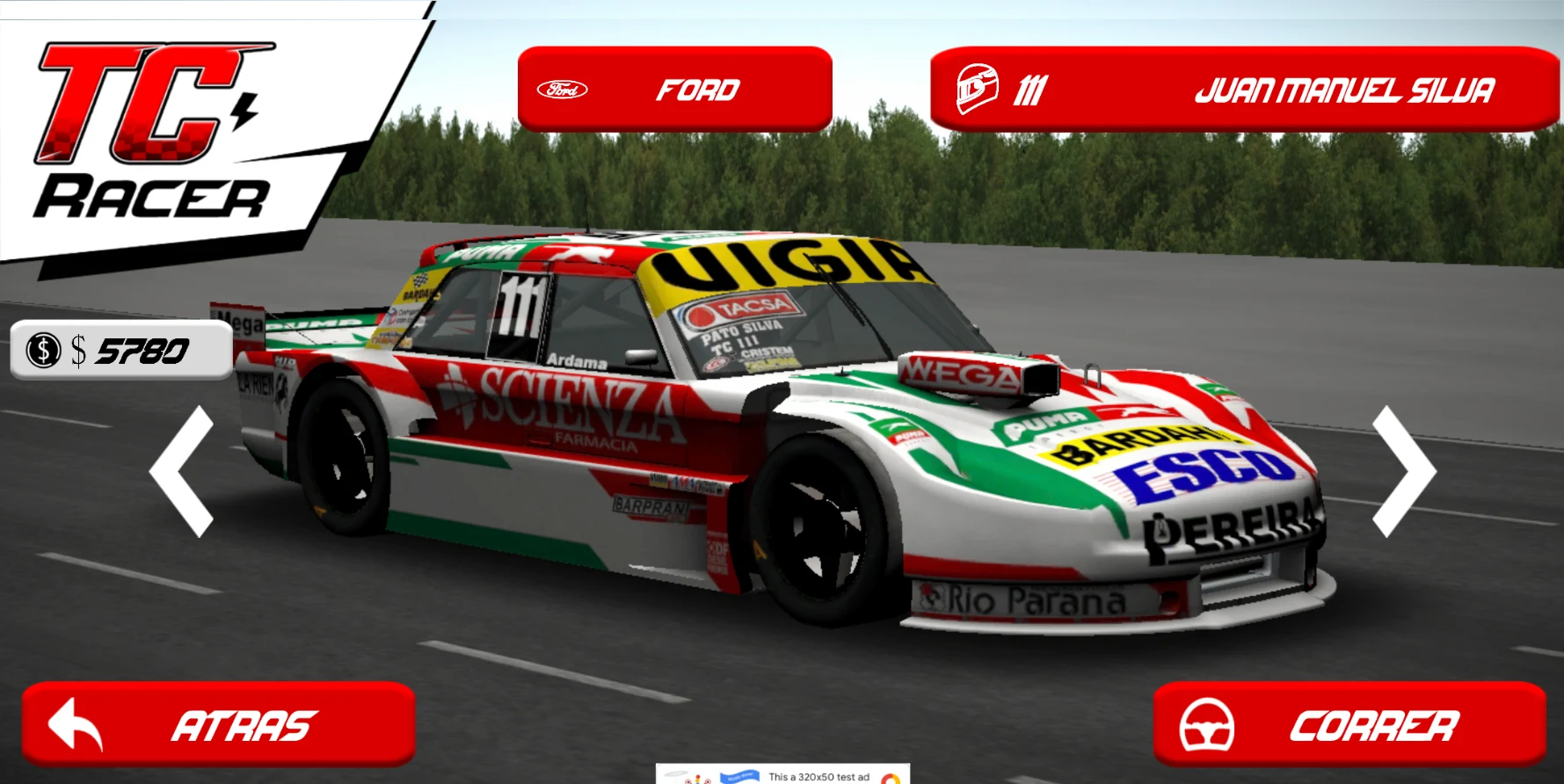Start racing with the Correr button
The image size is (1564, 784).
1349,725
